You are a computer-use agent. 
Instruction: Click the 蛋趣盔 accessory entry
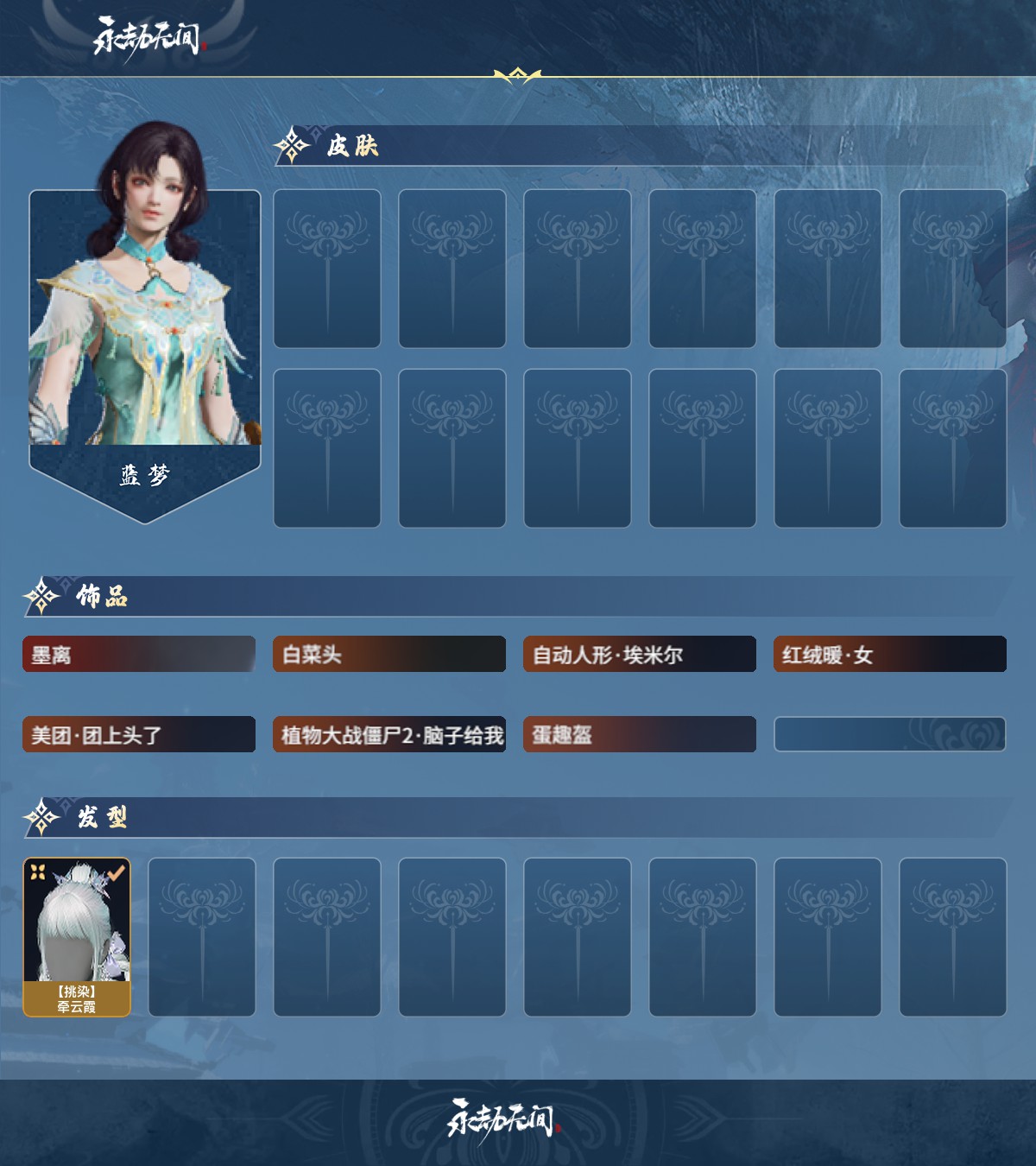(640, 735)
